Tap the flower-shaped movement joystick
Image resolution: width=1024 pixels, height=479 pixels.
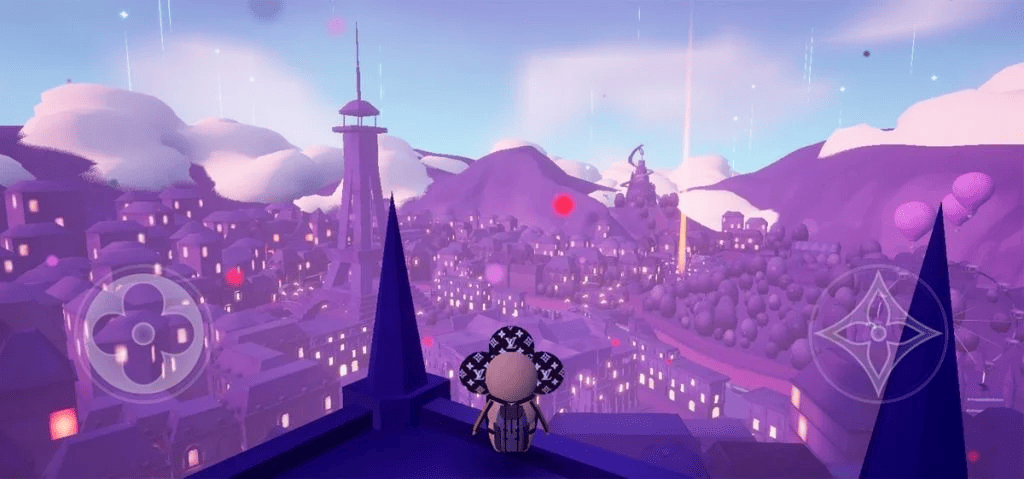tap(143, 332)
